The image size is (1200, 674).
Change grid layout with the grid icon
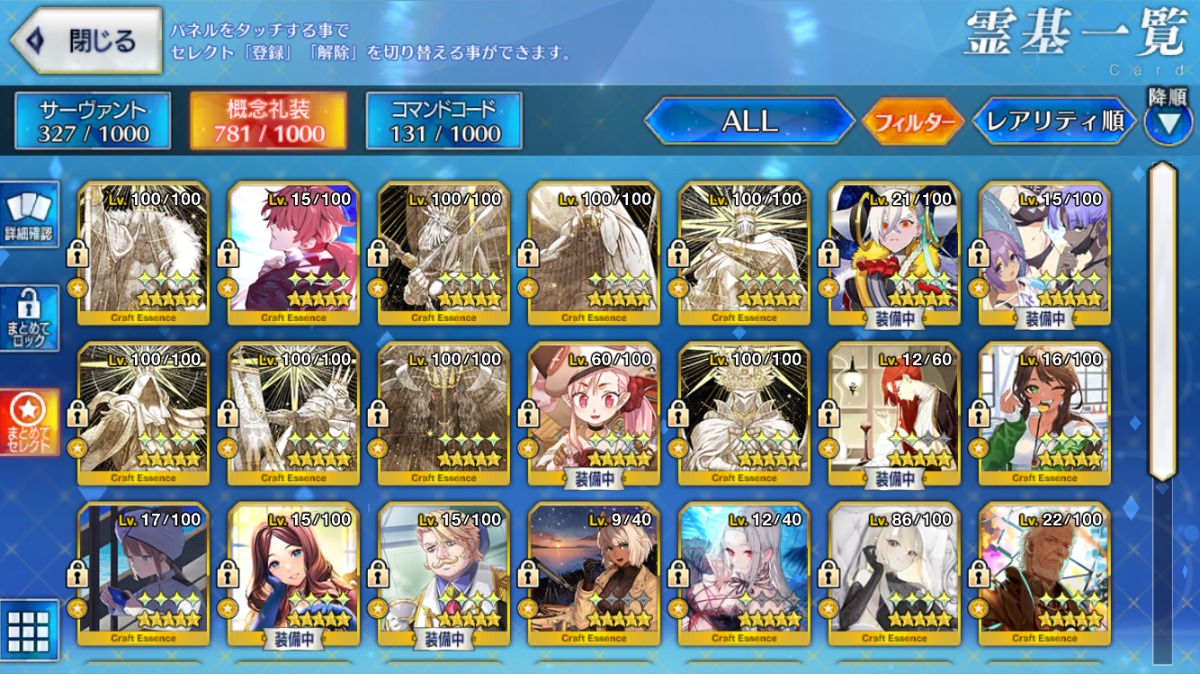tap(29, 630)
